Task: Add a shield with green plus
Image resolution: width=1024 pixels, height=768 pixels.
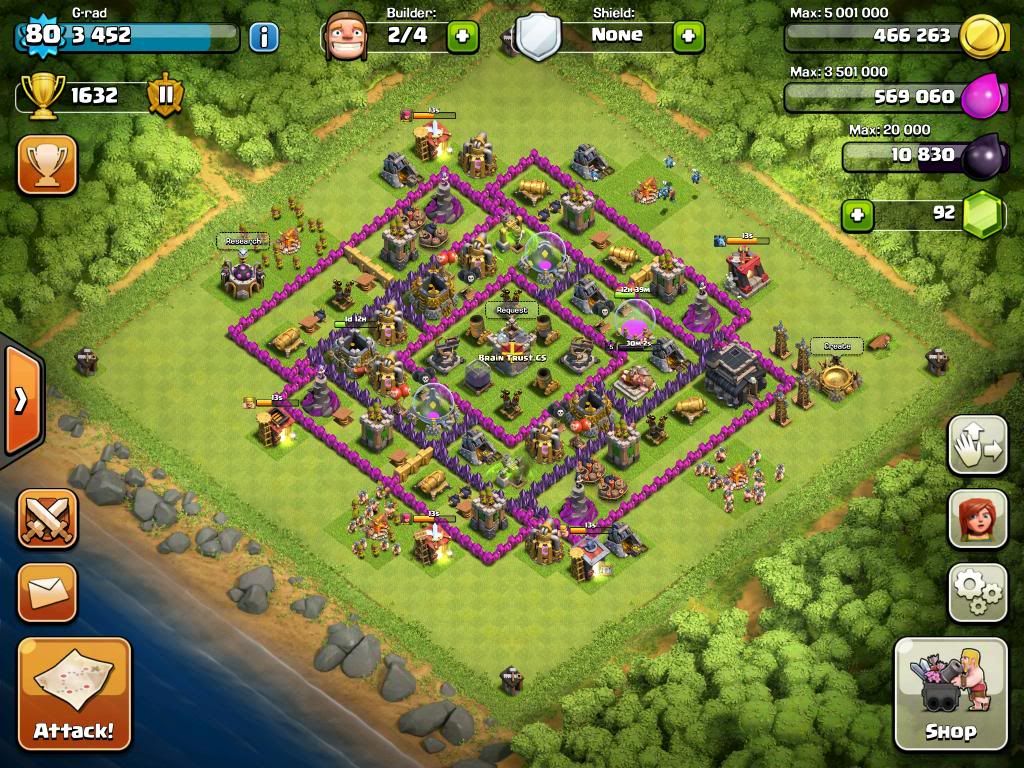Action: point(688,36)
